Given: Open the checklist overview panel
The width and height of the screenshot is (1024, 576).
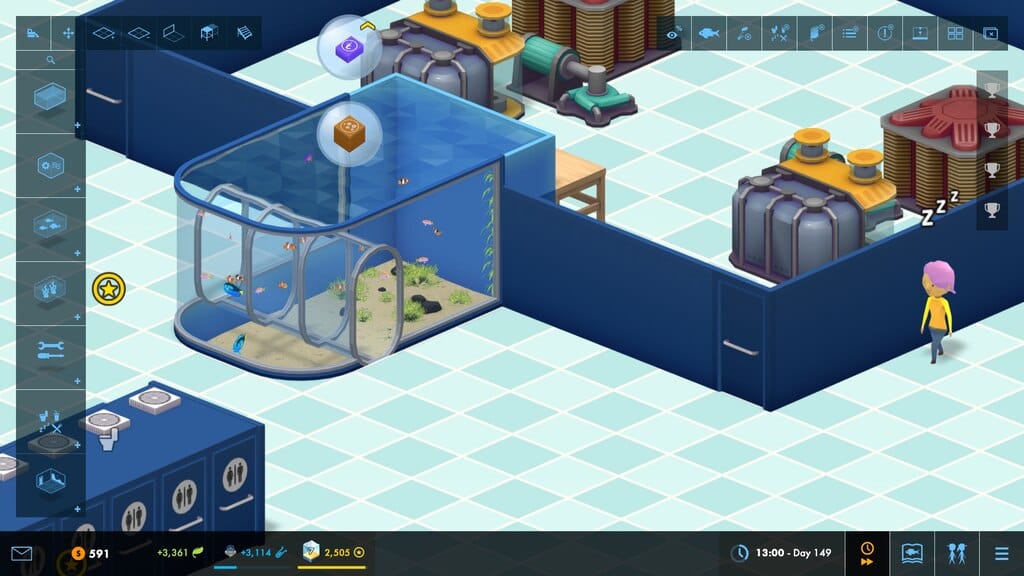Looking at the screenshot, I should pos(849,33).
